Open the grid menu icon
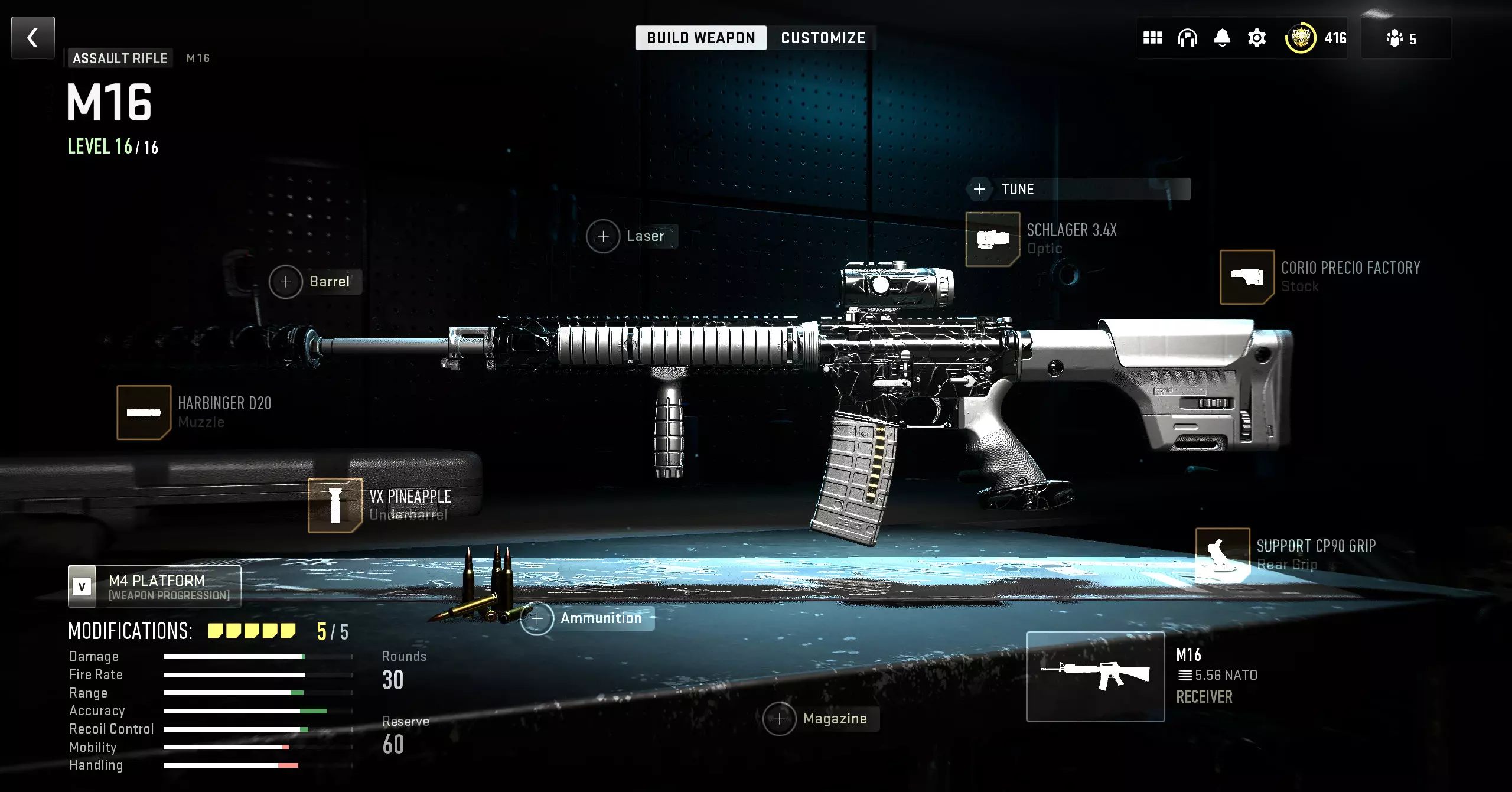Screen dimensions: 1512x792 [x=1152, y=38]
